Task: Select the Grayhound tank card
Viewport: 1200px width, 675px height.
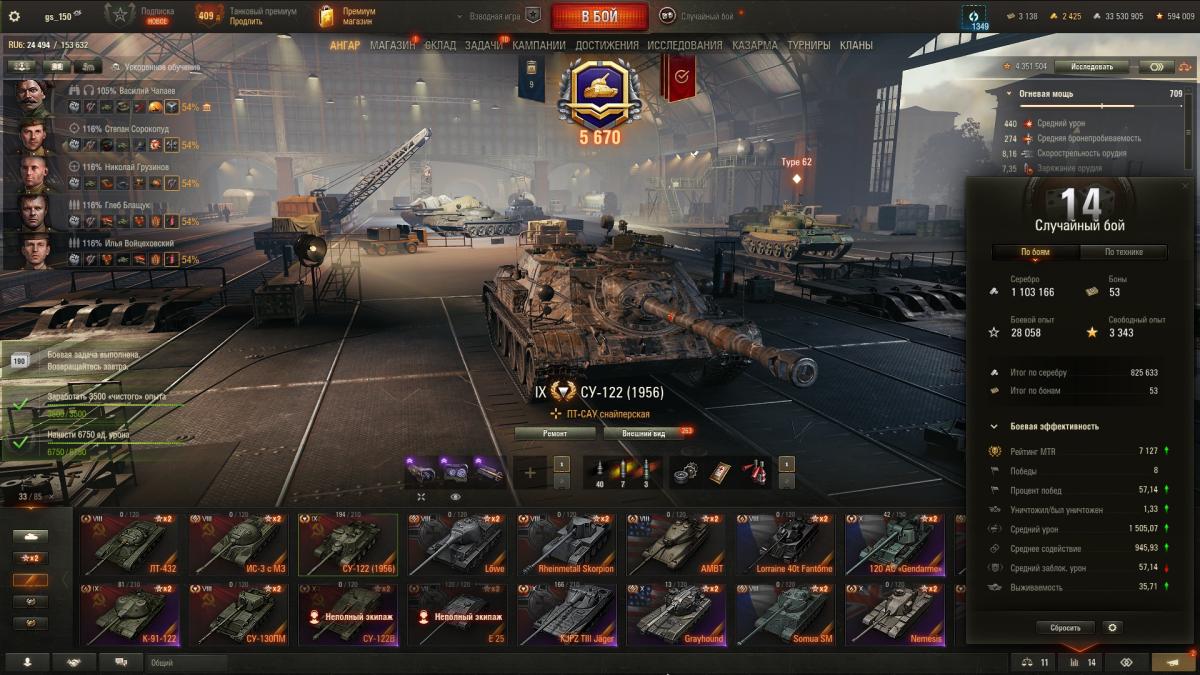Action: [676, 613]
